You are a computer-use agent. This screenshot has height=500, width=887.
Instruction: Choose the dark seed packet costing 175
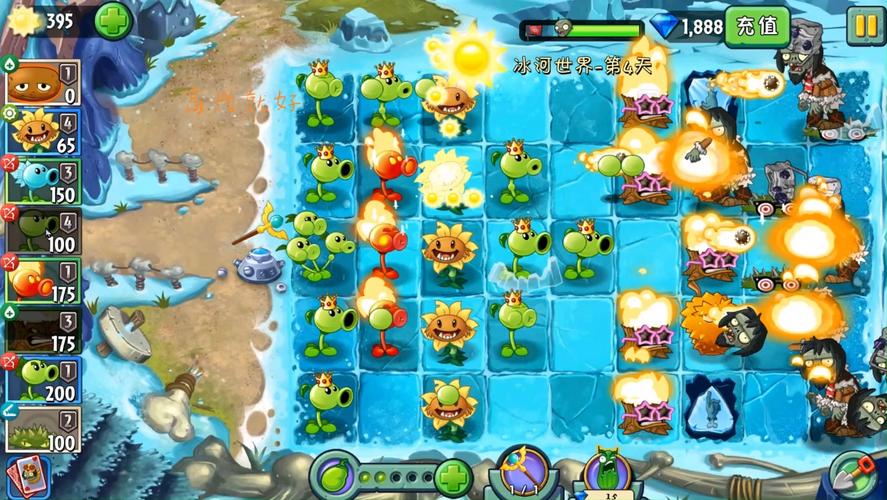[x=42, y=329]
